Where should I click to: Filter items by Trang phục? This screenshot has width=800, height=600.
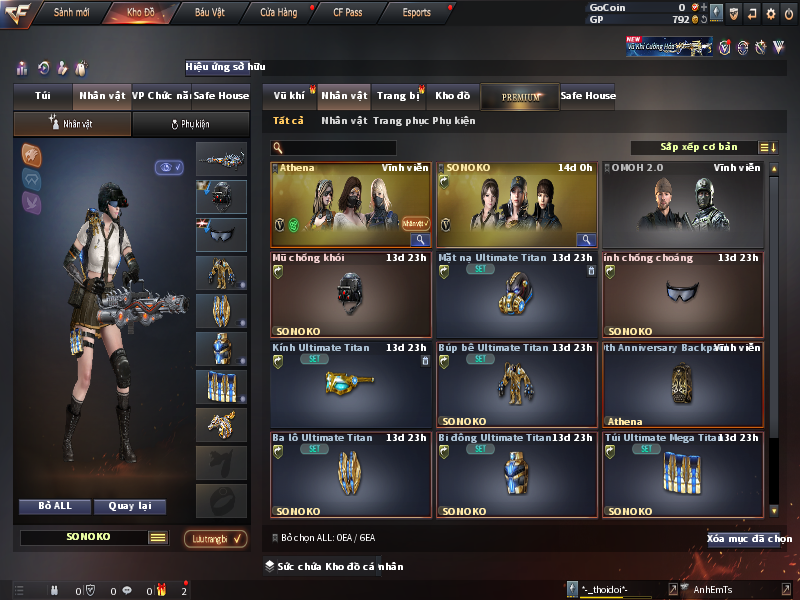coord(400,121)
